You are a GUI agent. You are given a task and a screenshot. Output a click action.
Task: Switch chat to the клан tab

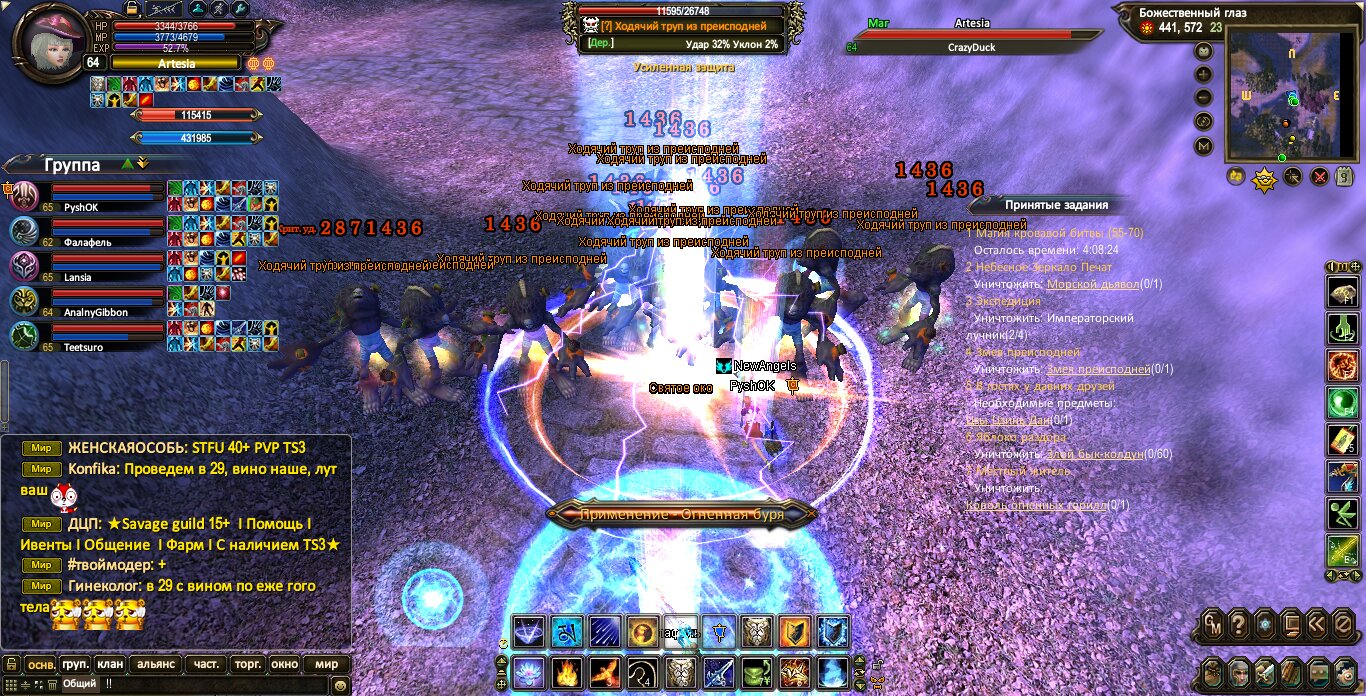click(111, 664)
